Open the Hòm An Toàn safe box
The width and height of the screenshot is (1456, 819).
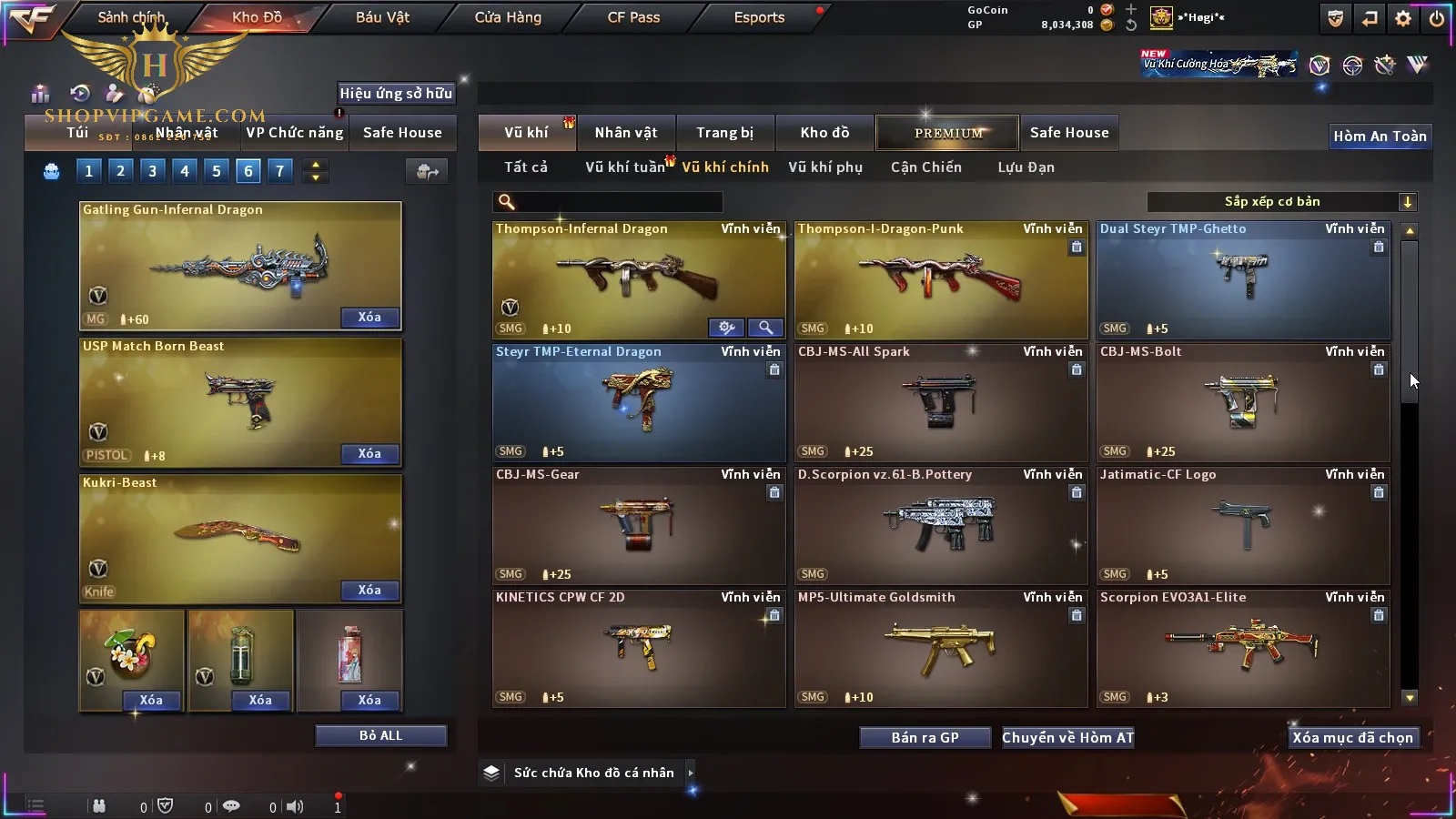tap(1380, 136)
